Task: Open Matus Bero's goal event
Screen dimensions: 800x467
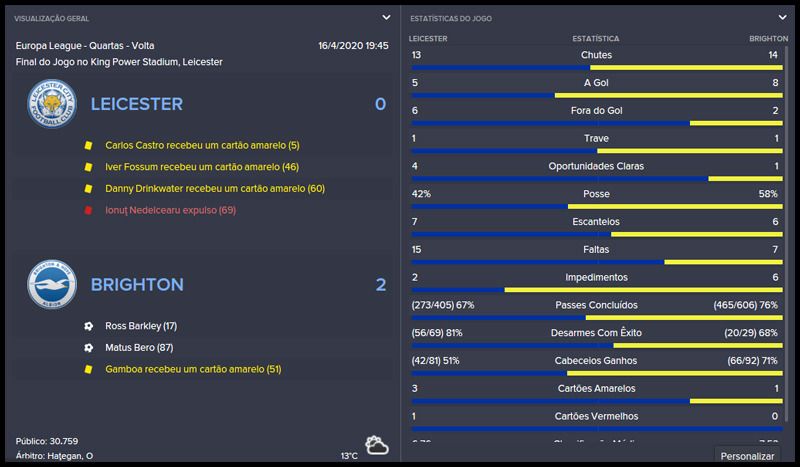Action: pos(139,348)
